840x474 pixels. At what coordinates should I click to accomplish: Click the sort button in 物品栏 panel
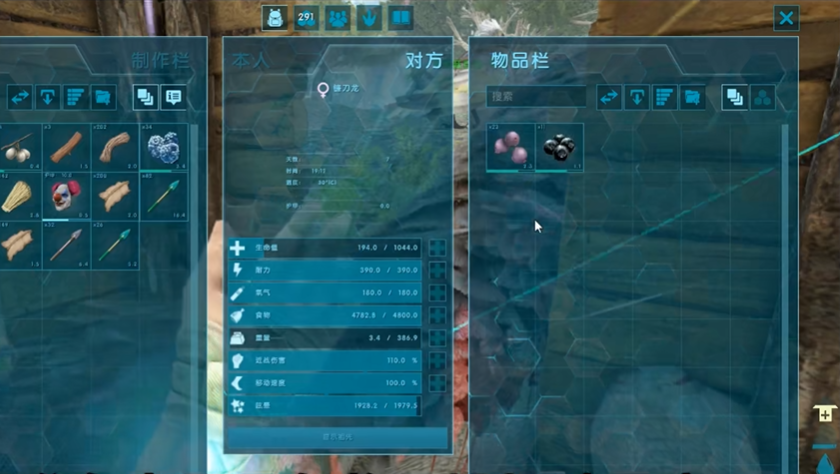click(x=664, y=97)
